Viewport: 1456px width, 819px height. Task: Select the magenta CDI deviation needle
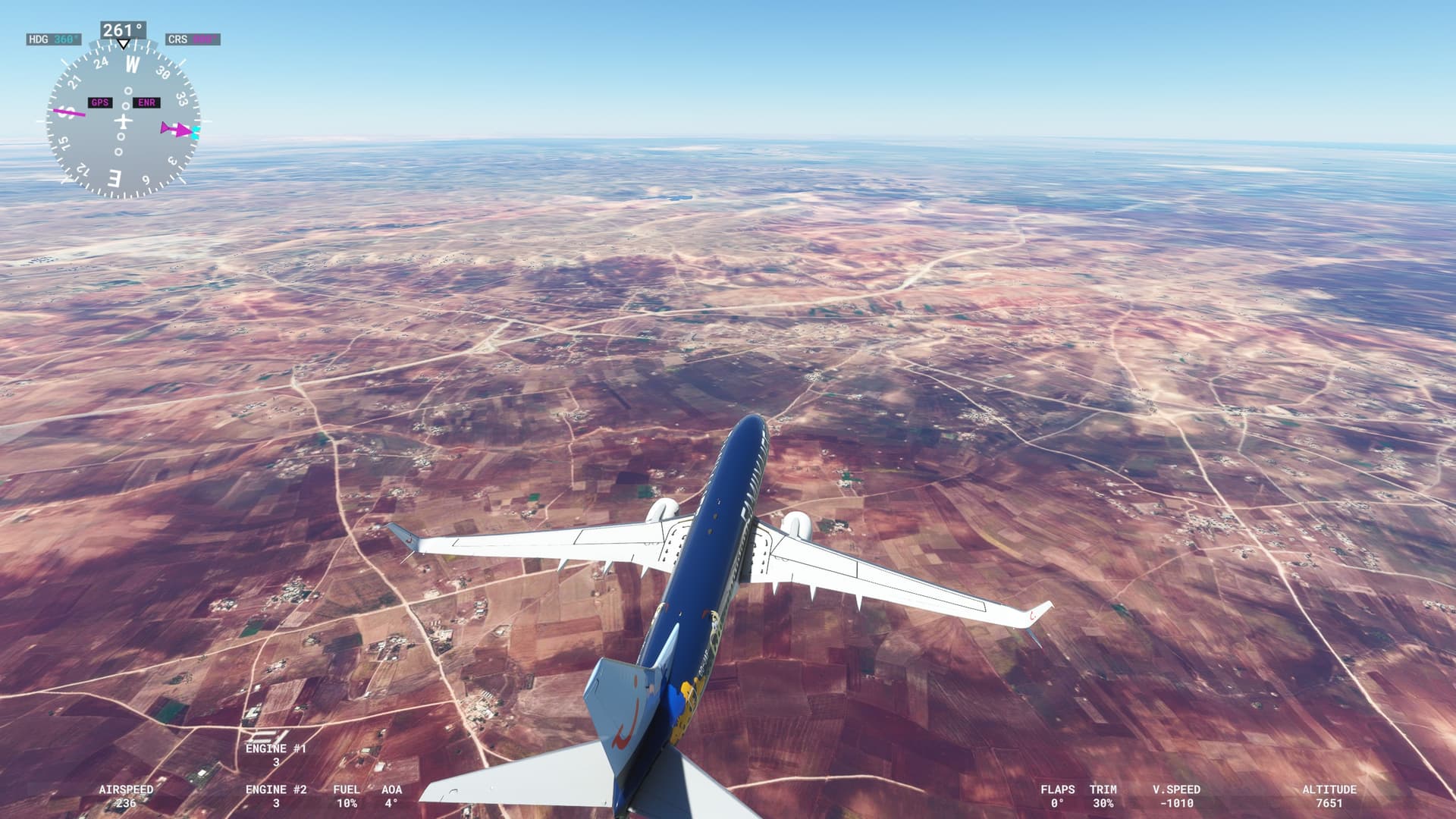coord(71,112)
